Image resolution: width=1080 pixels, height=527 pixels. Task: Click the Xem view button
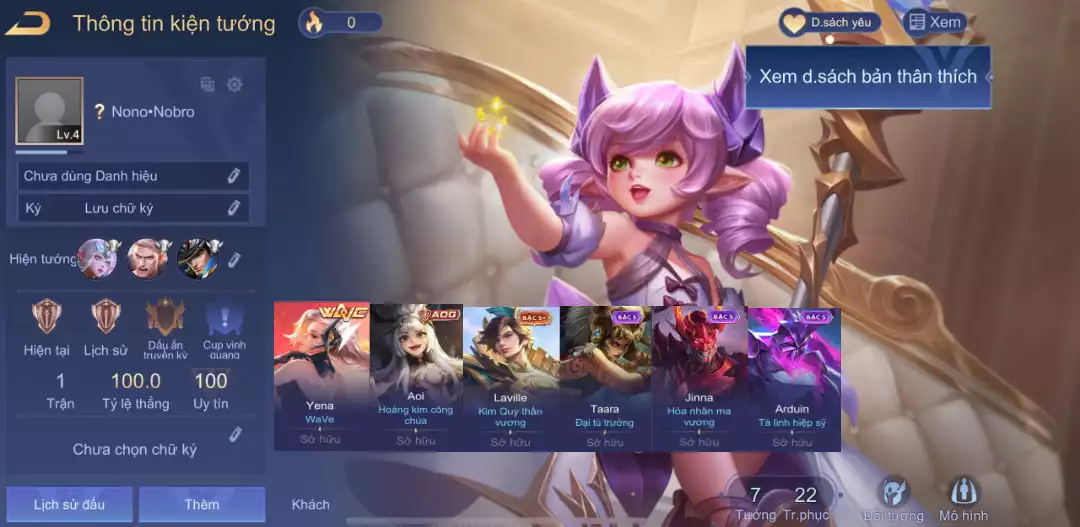[x=934, y=22]
